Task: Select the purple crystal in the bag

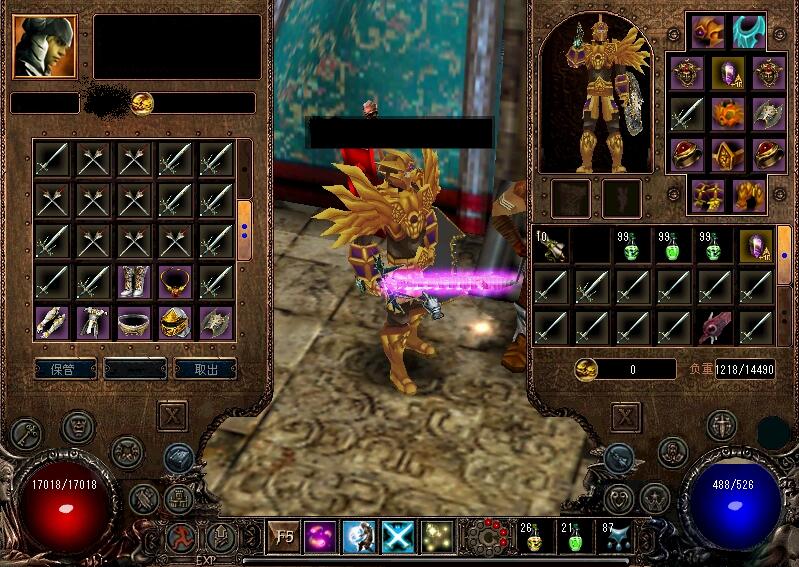Action: (x=755, y=245)
